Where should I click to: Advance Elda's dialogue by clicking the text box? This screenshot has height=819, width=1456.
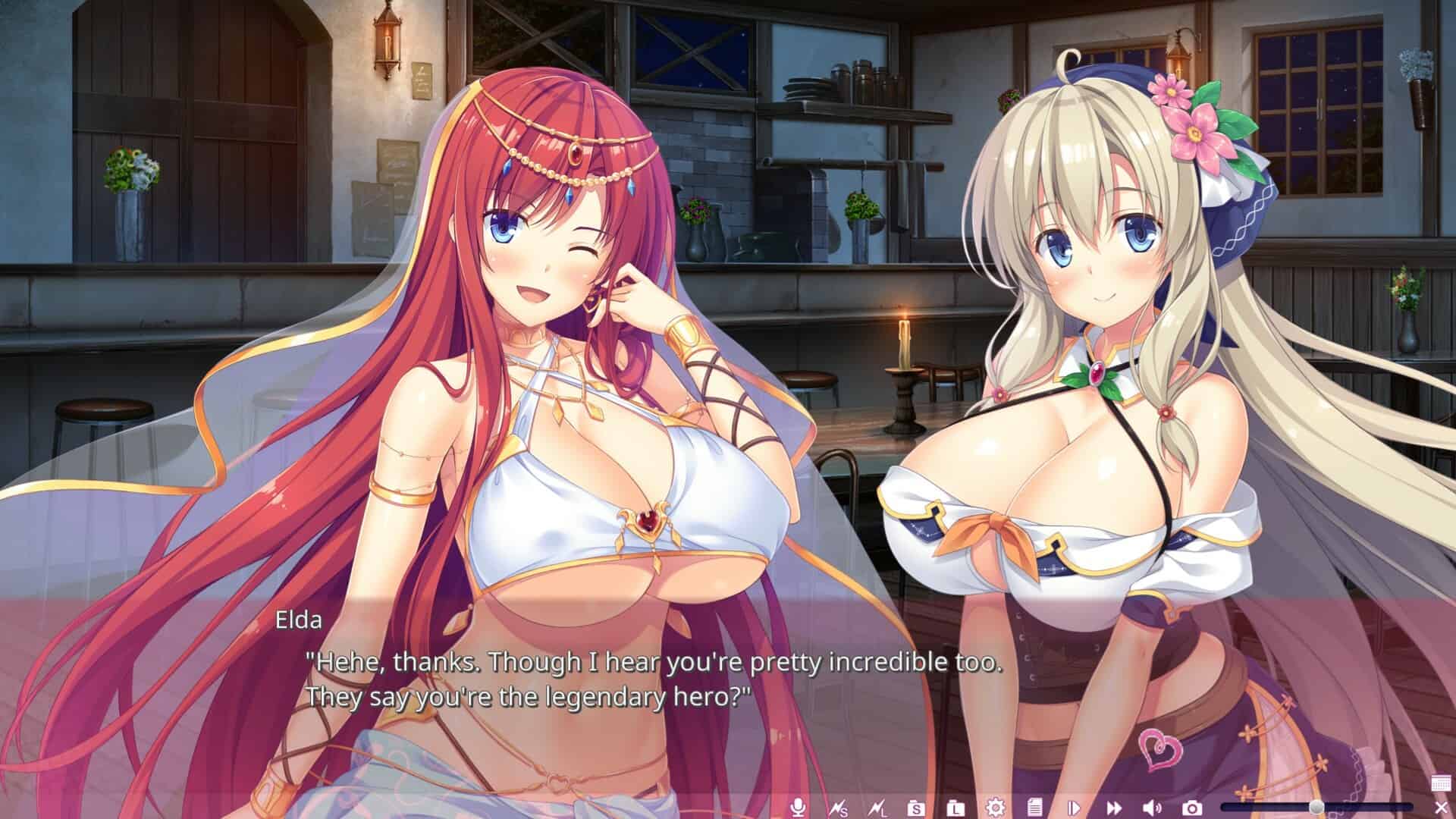click(x=652, y=680)
